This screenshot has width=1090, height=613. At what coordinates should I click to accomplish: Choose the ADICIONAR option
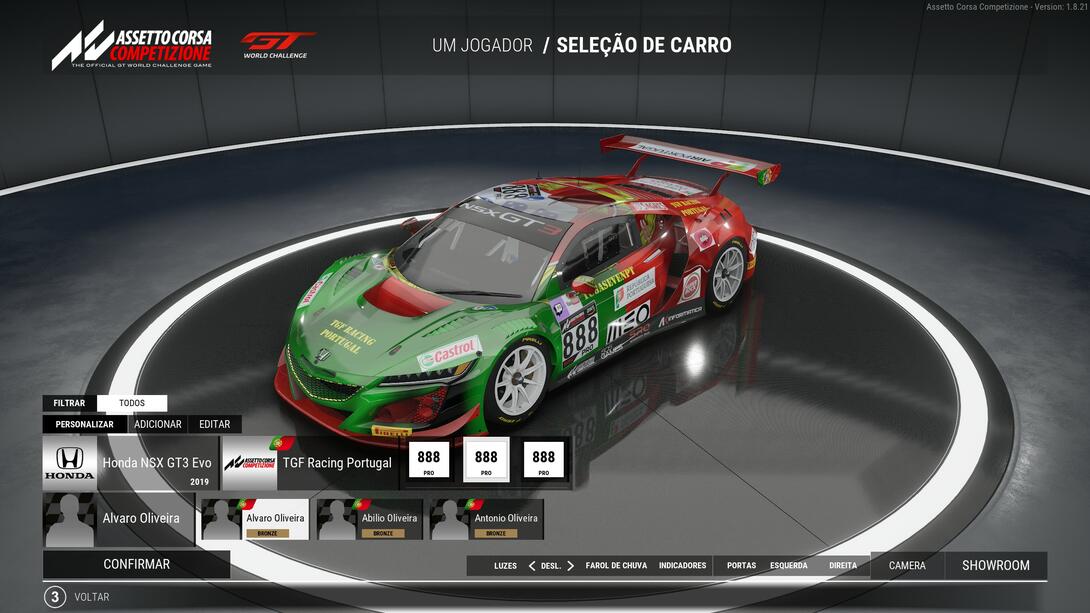[158, 424]
